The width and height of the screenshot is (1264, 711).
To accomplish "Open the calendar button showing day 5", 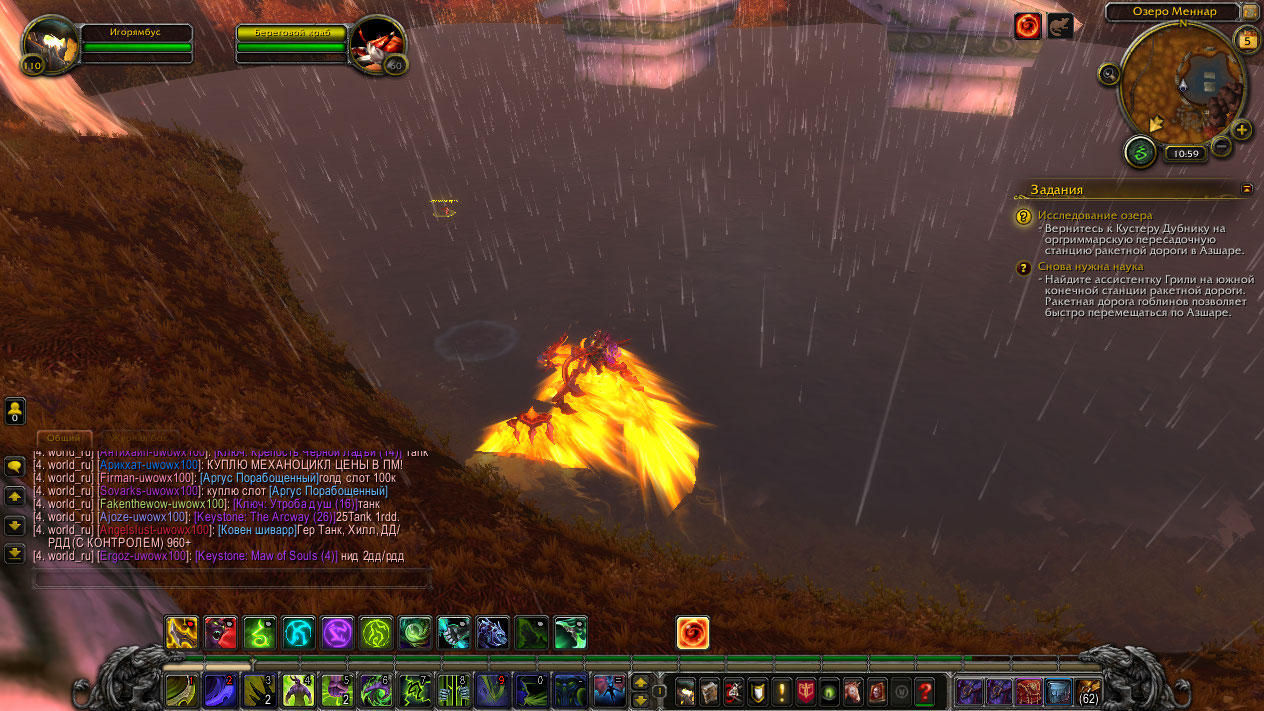I will (x=1246, y=40).
